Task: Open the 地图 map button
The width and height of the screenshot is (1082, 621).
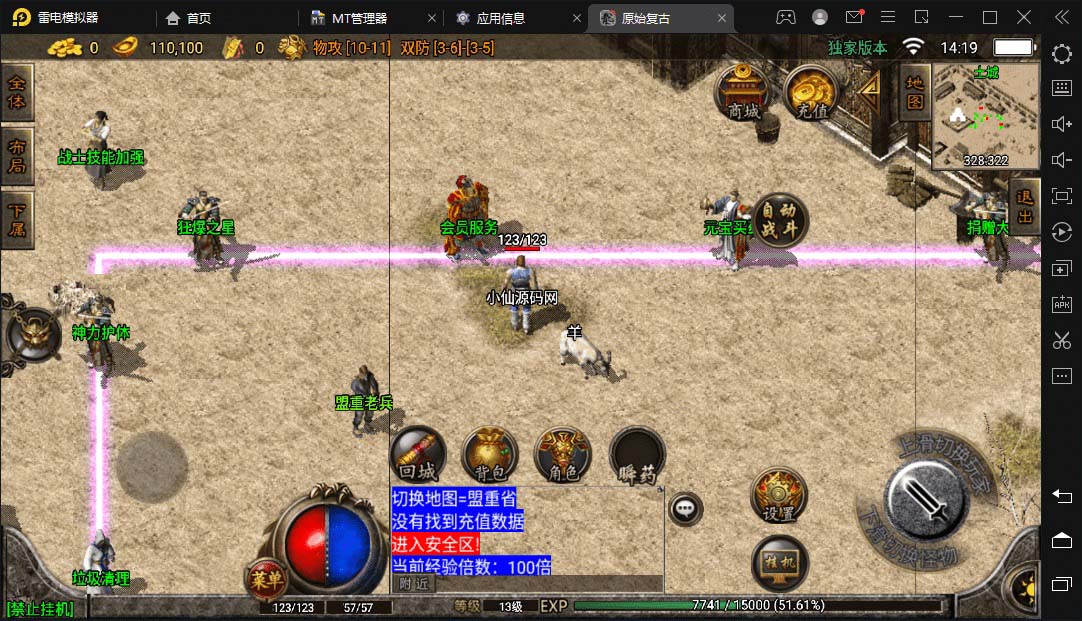Action: 914,92
